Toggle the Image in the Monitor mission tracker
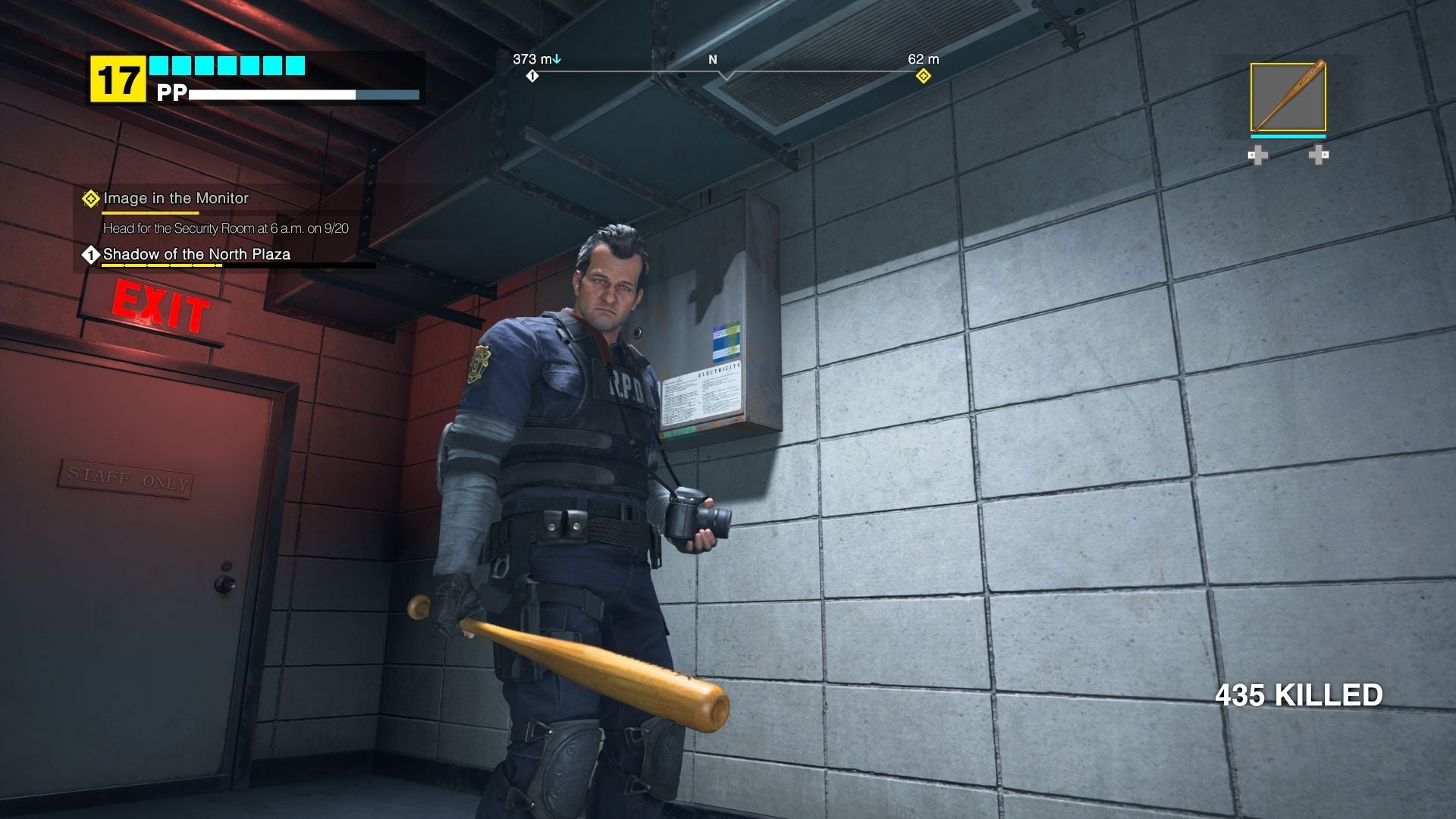 [174, 199]
